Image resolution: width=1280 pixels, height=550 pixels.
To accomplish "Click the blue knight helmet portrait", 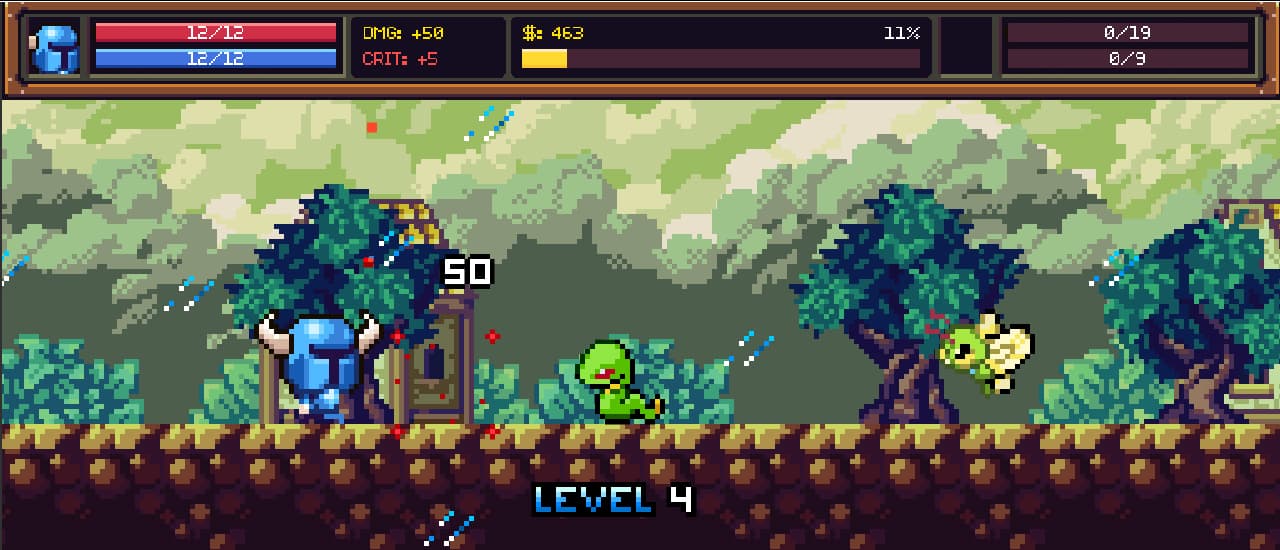I will 55,47.
